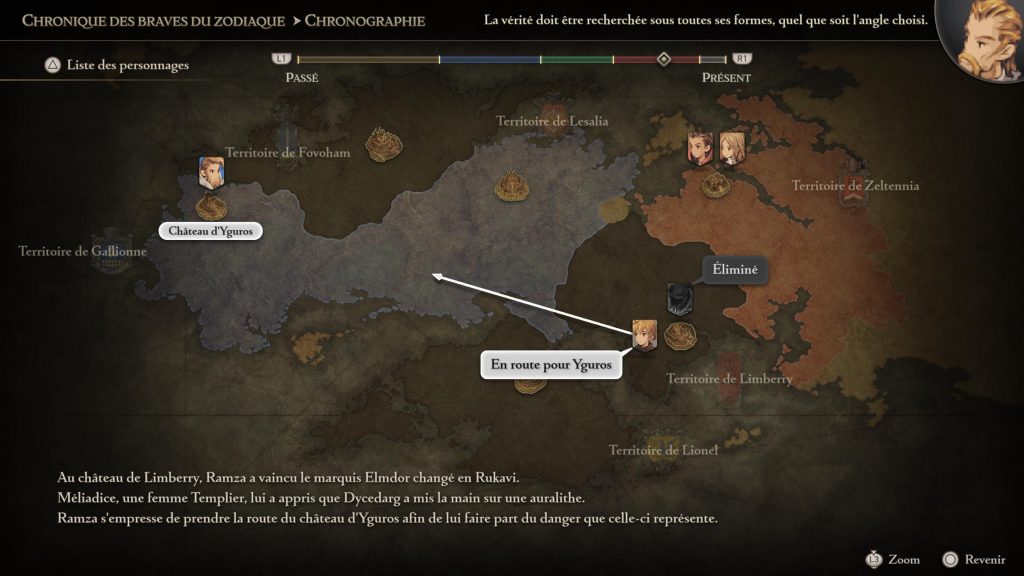The width and height of the screenshot is (1024, 576).
Task: Select the Éliminé status tooltip
Action: [x=735, y=268]
